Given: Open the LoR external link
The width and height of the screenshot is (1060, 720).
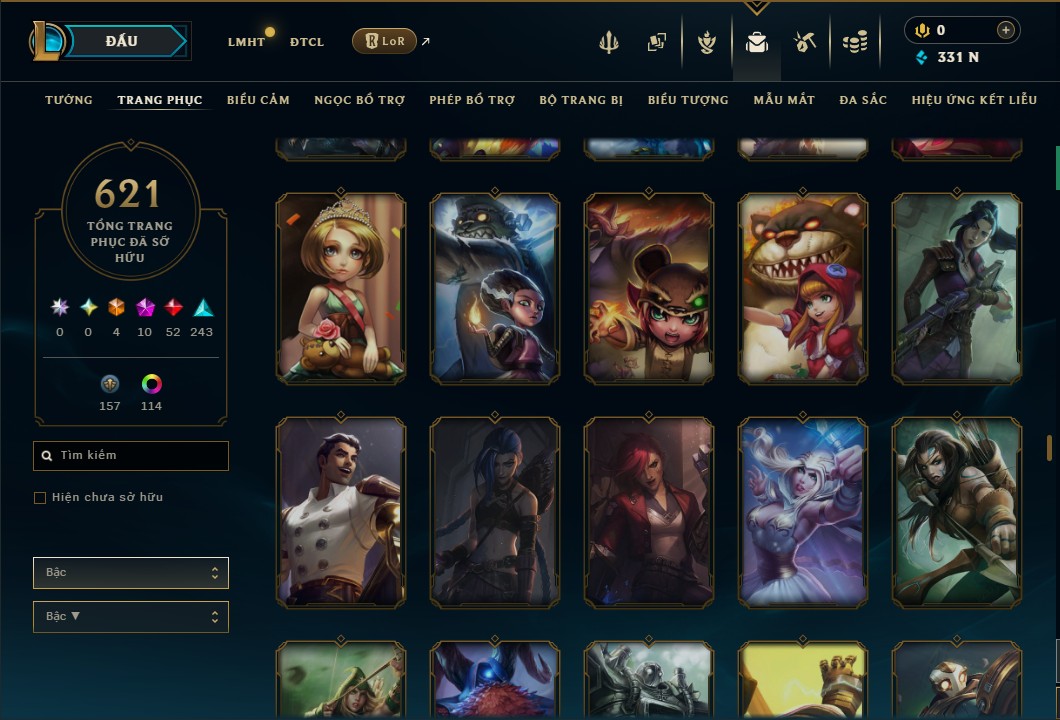Looking at the screenshot, I should click(x=385, y=41).
